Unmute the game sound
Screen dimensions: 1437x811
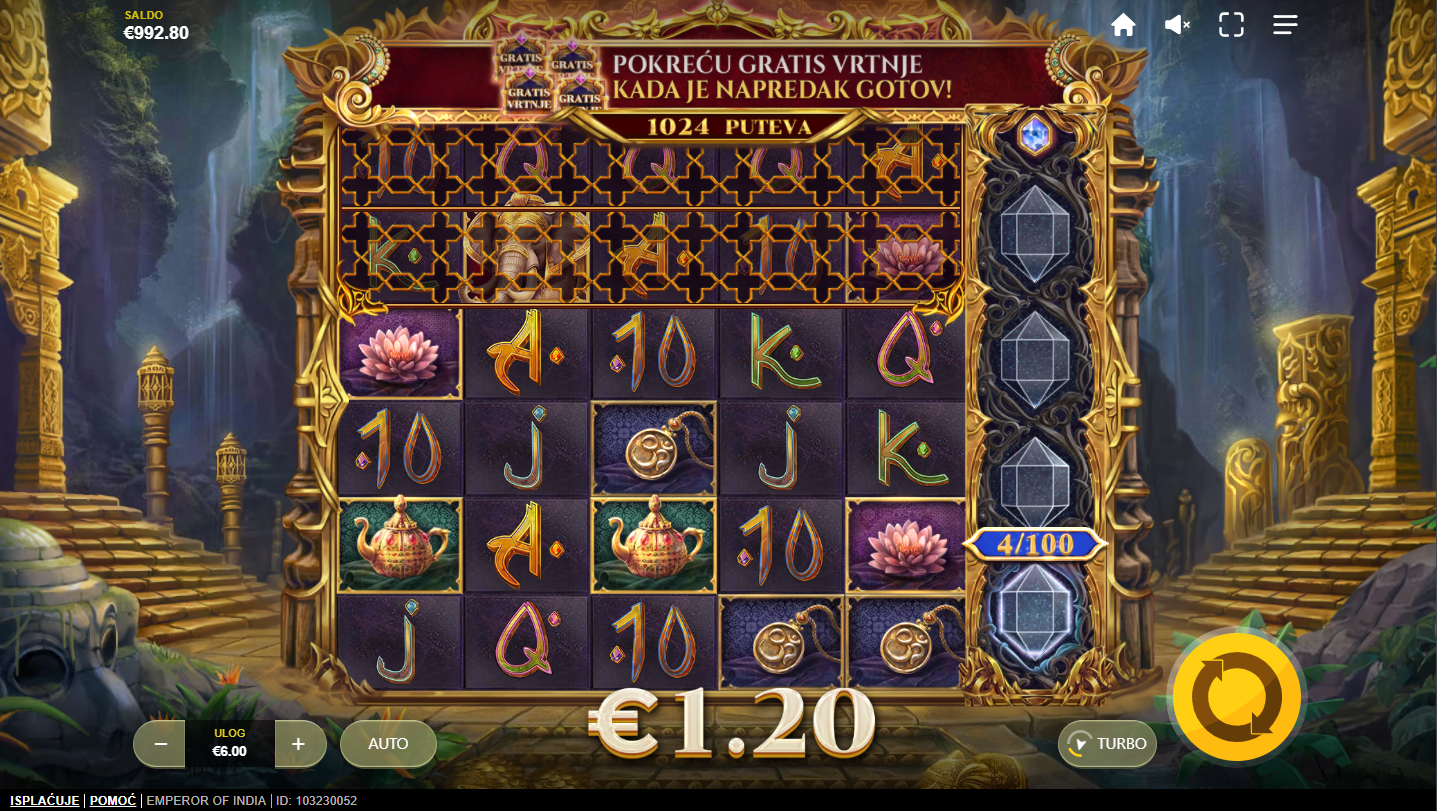pyautogui.click(x=1177, y=25)
